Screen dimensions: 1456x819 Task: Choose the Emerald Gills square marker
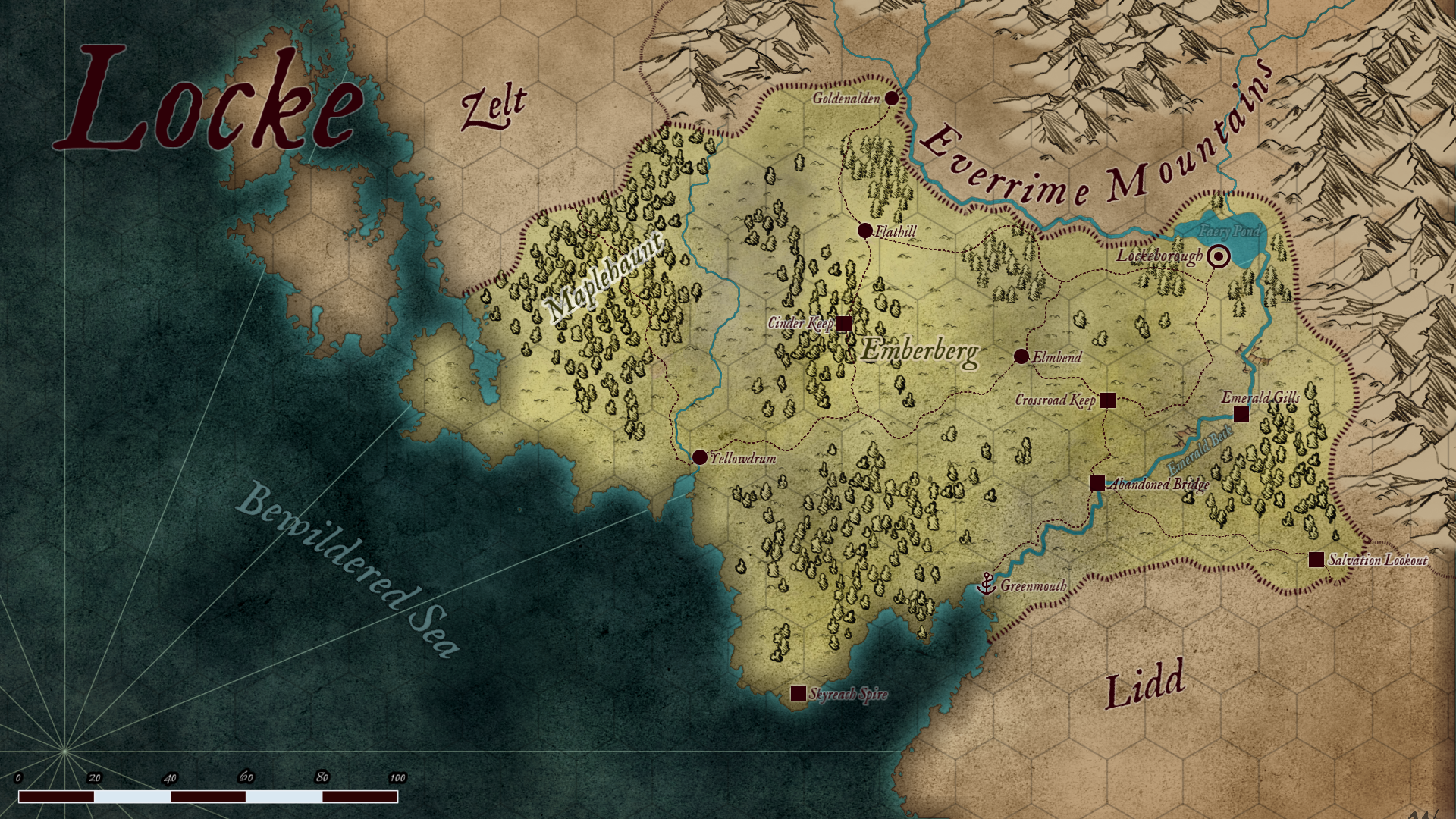1241,414
